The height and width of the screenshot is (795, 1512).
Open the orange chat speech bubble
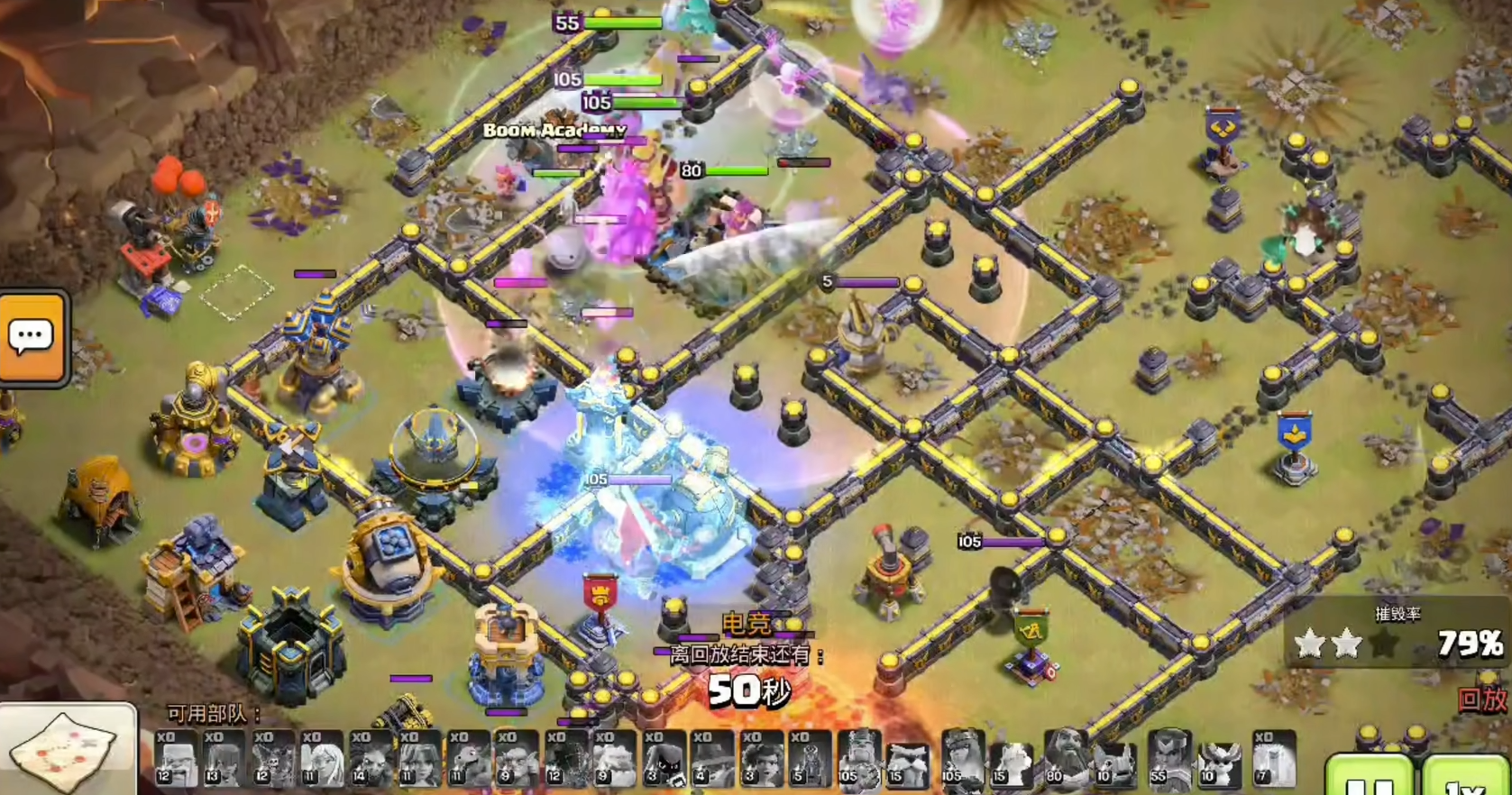[x=32, y=337]
